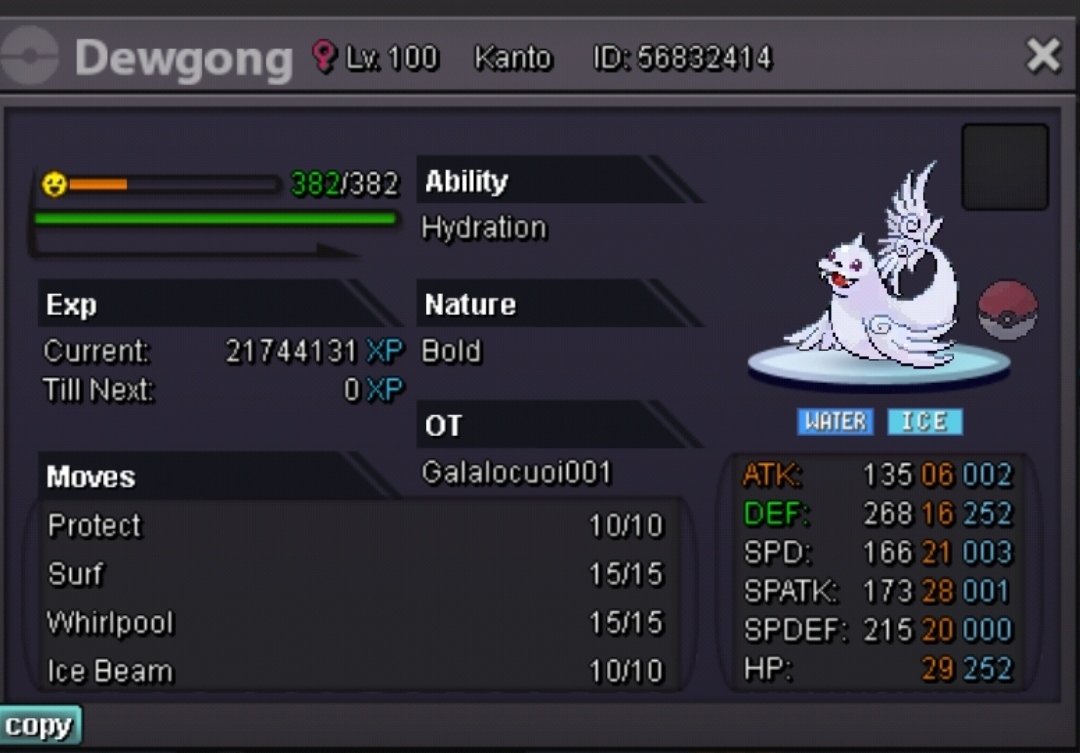Click the empty held item slot

(x=1004, y=167)
